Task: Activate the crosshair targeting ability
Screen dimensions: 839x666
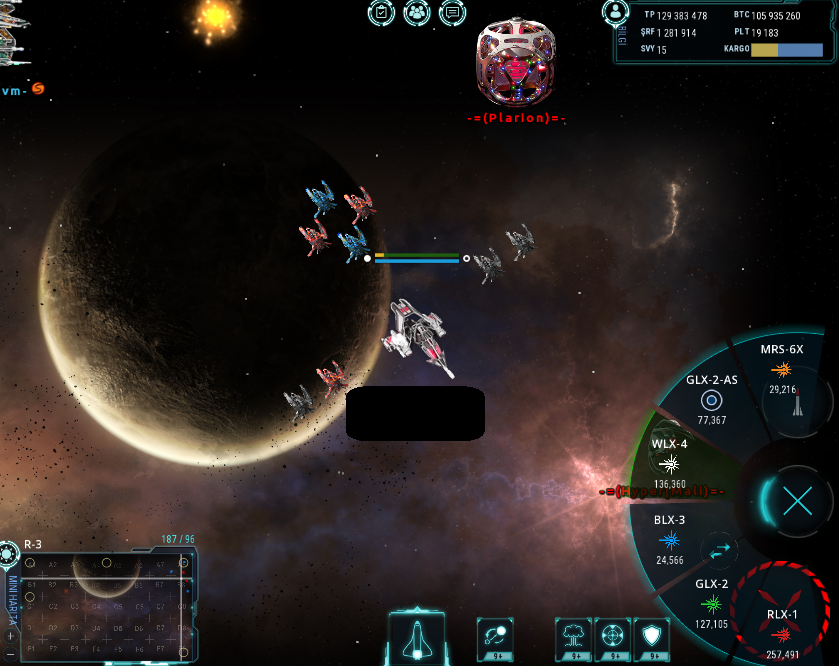Action: [612, 636]
